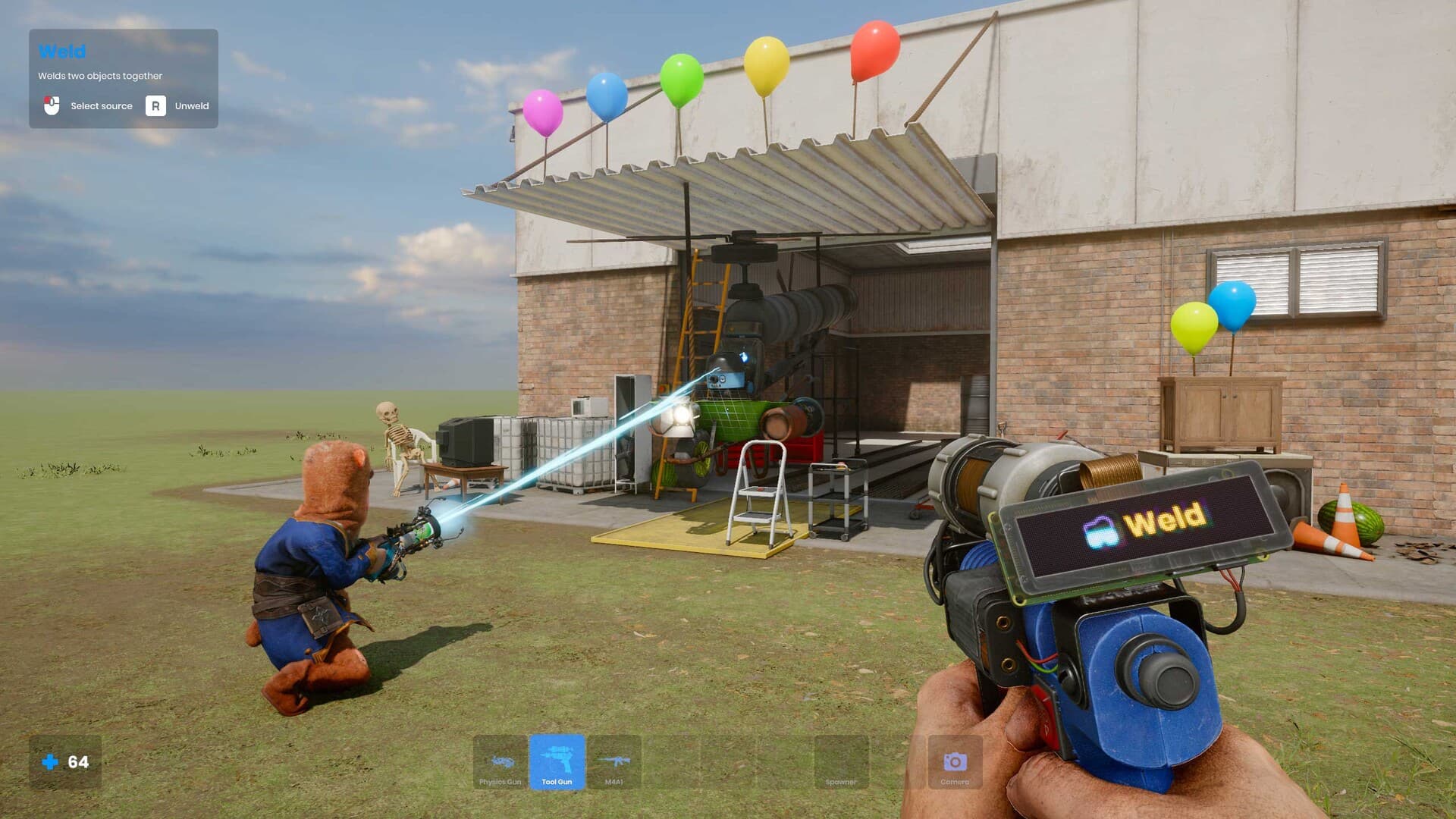Switch to the Spawner slot
This screenshot has width=1456, height=819.
840,763
